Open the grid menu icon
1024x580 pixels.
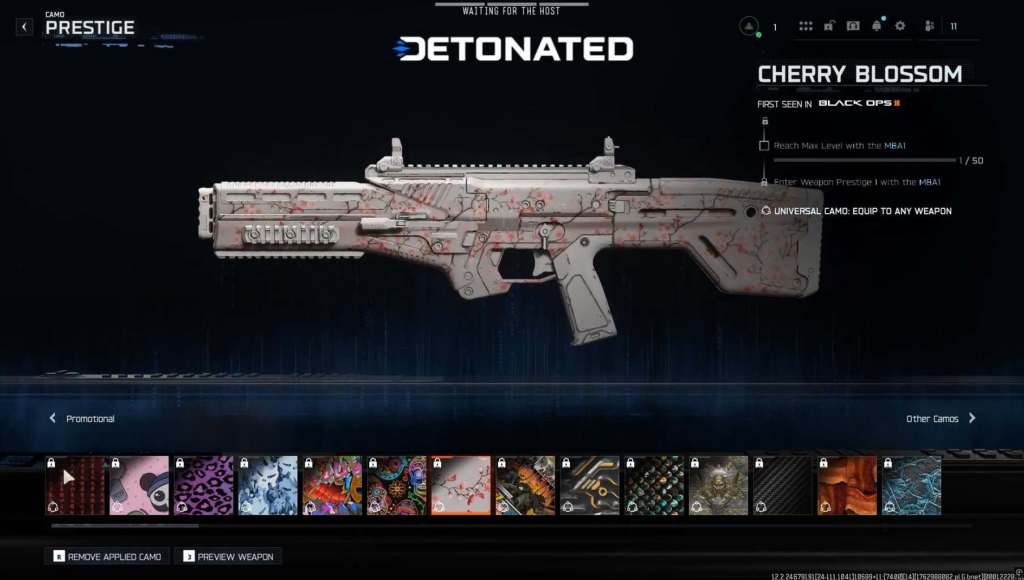(x=806, y=26)
